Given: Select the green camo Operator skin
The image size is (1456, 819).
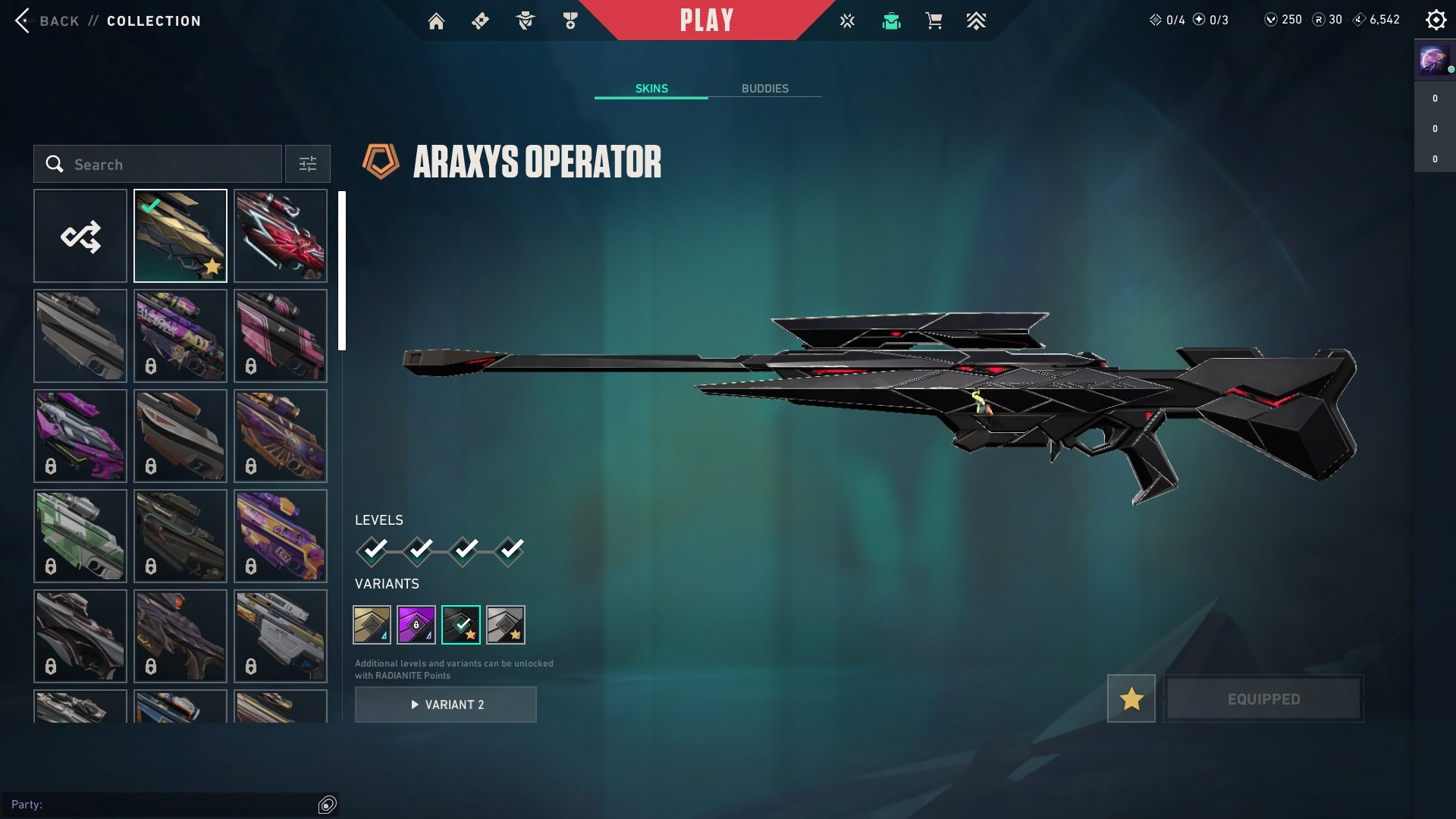Looking at the screenshot, I should pyautogui.click(x=80, y=536).
